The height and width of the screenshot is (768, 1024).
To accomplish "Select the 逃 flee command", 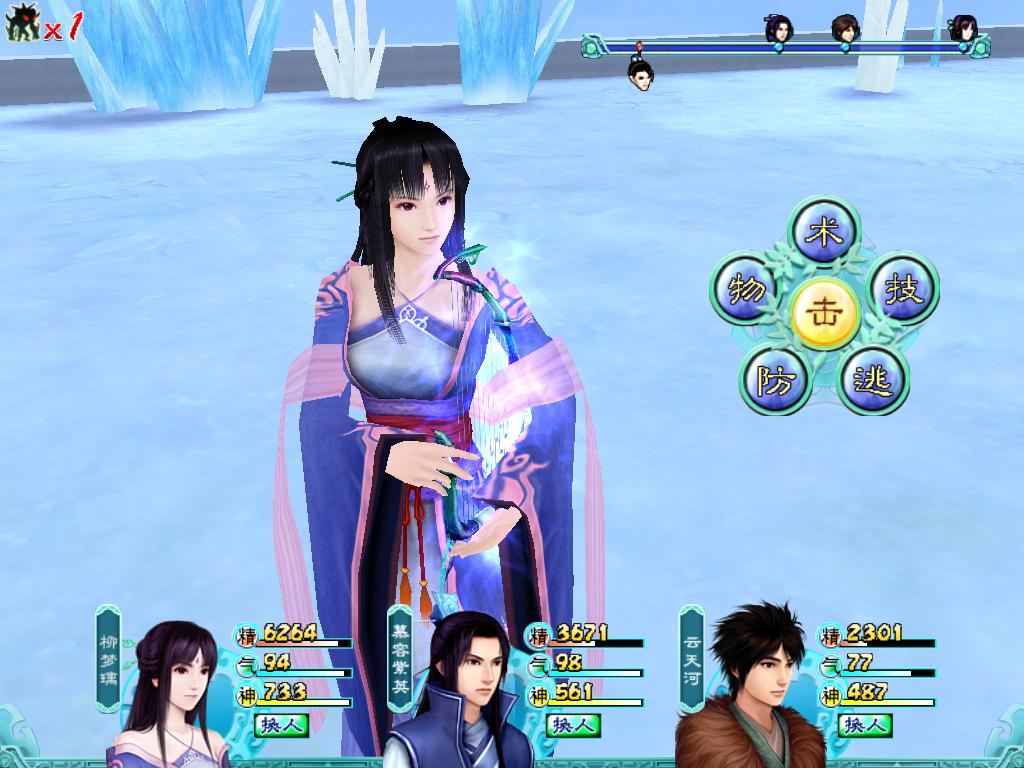I will 872,380.
